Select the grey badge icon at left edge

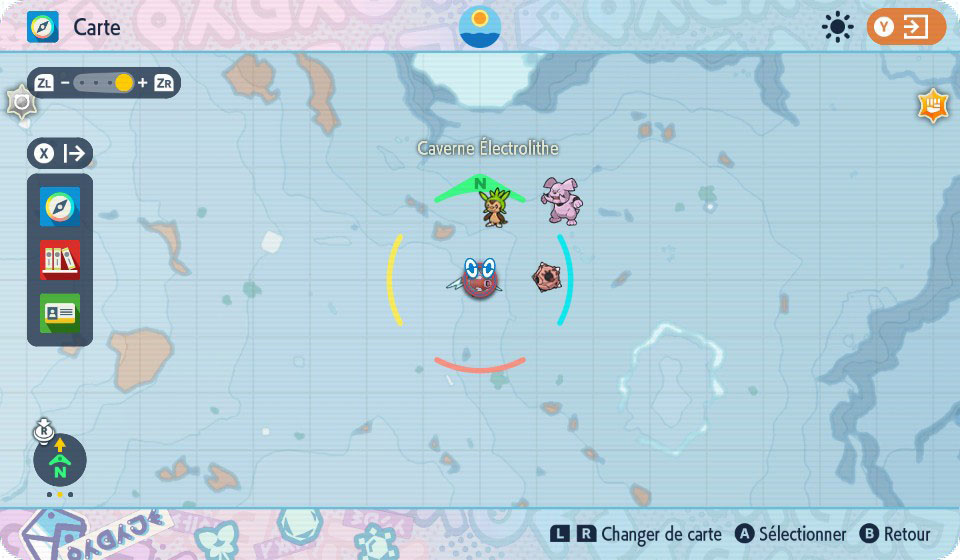[x=21, y=102]
